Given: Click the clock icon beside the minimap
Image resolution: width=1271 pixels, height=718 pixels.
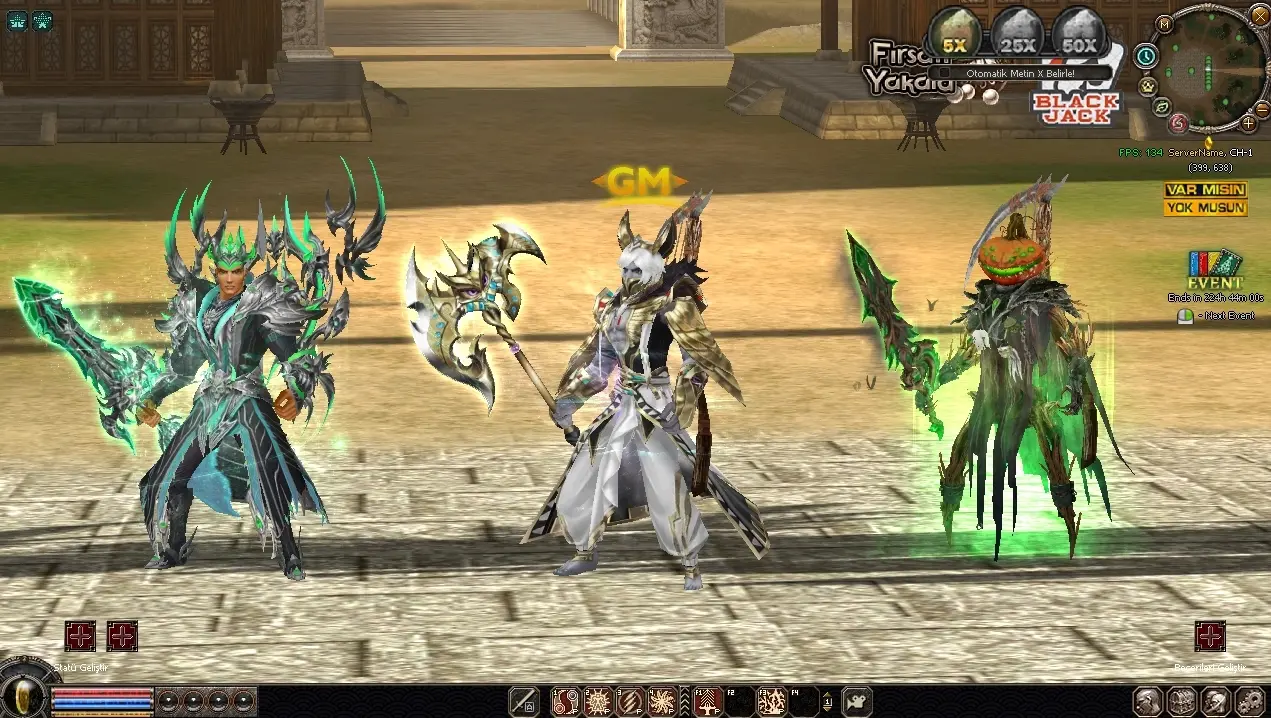Looking at the screenshot, I should 1146,57.
